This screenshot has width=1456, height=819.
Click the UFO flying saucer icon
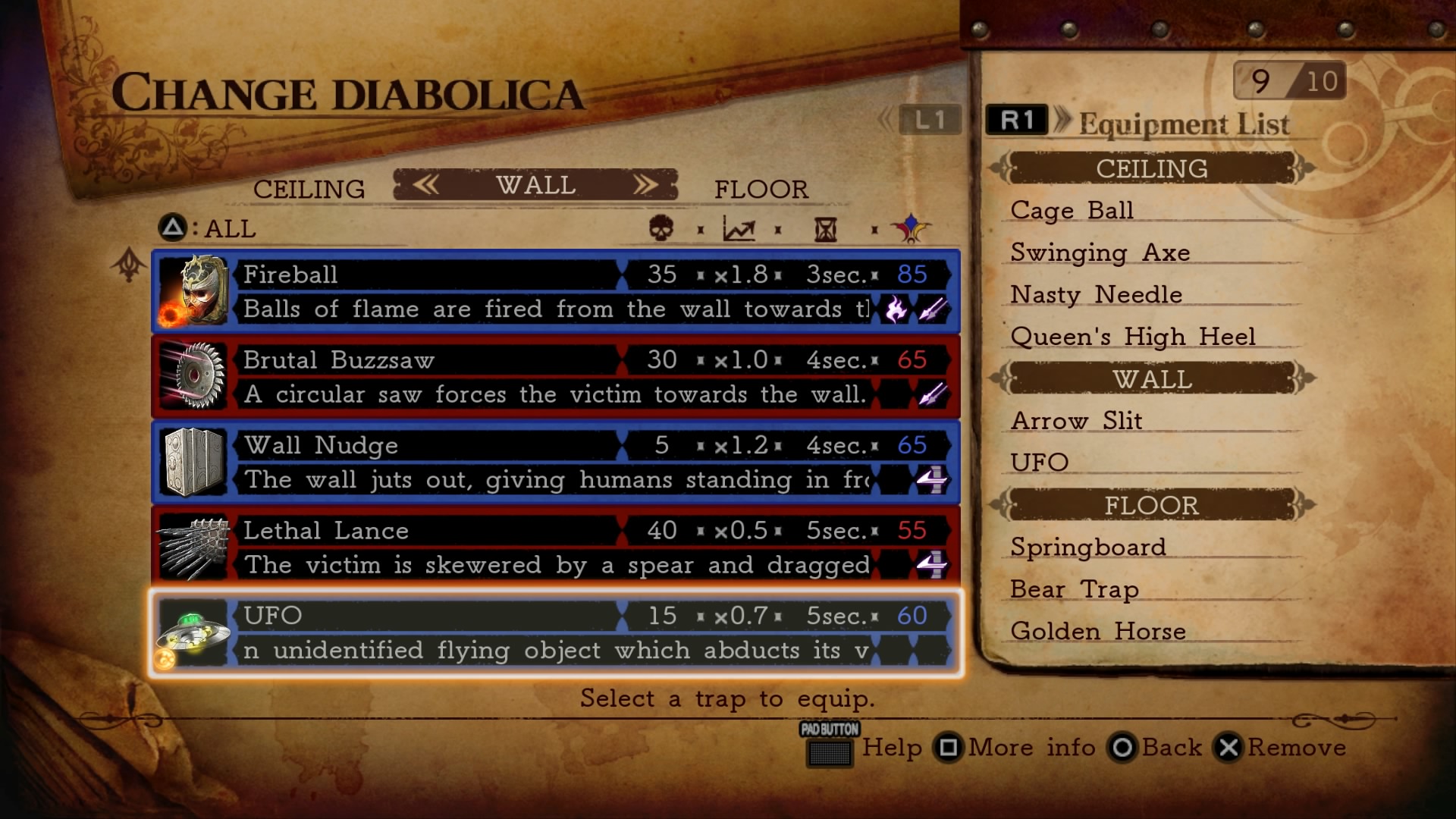coord(192,633)
